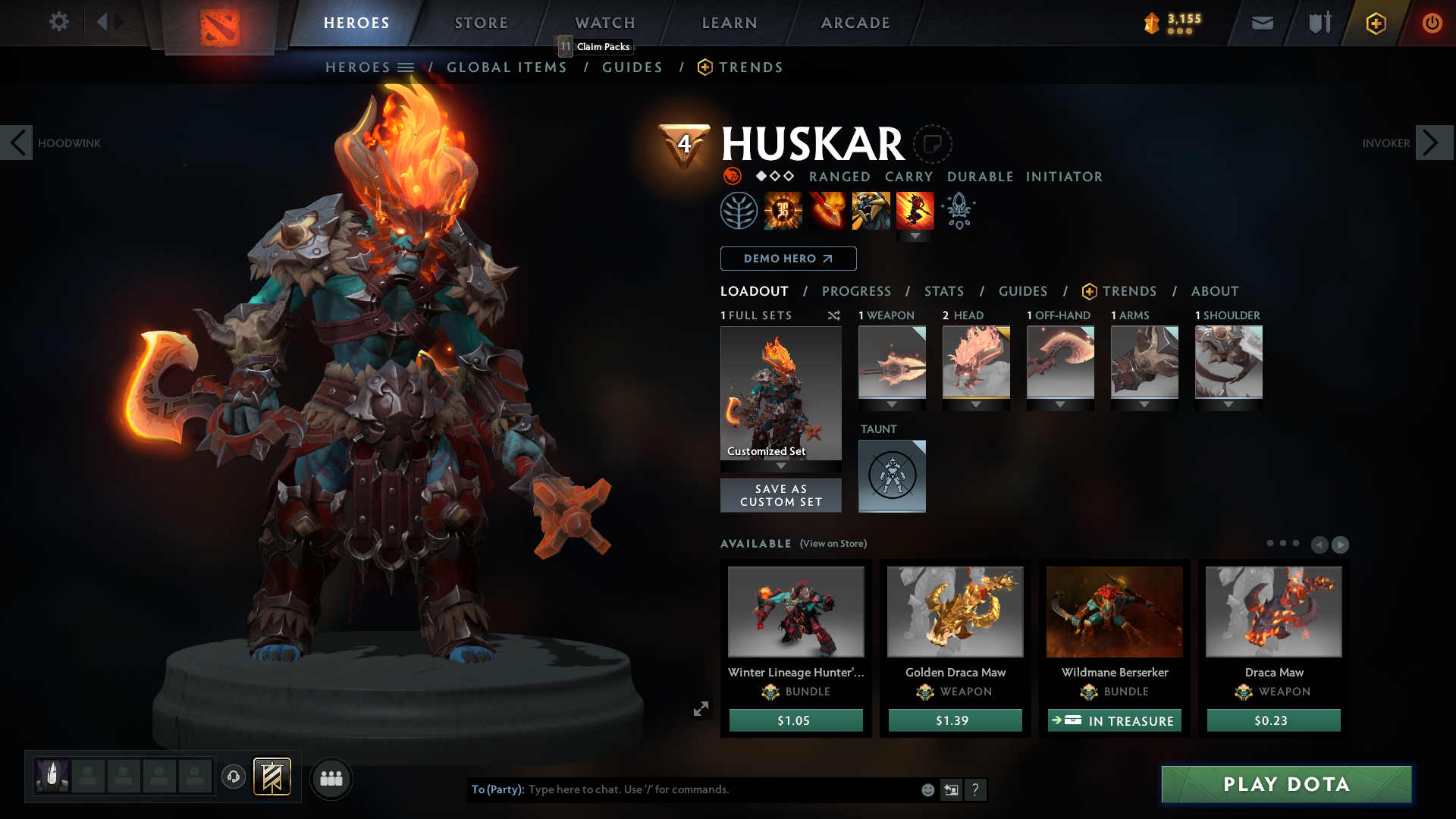Select the Life Break ultimate icon
Image resolution: width=1456 pixels, height=819 pixels.
[x=915, y=210]
